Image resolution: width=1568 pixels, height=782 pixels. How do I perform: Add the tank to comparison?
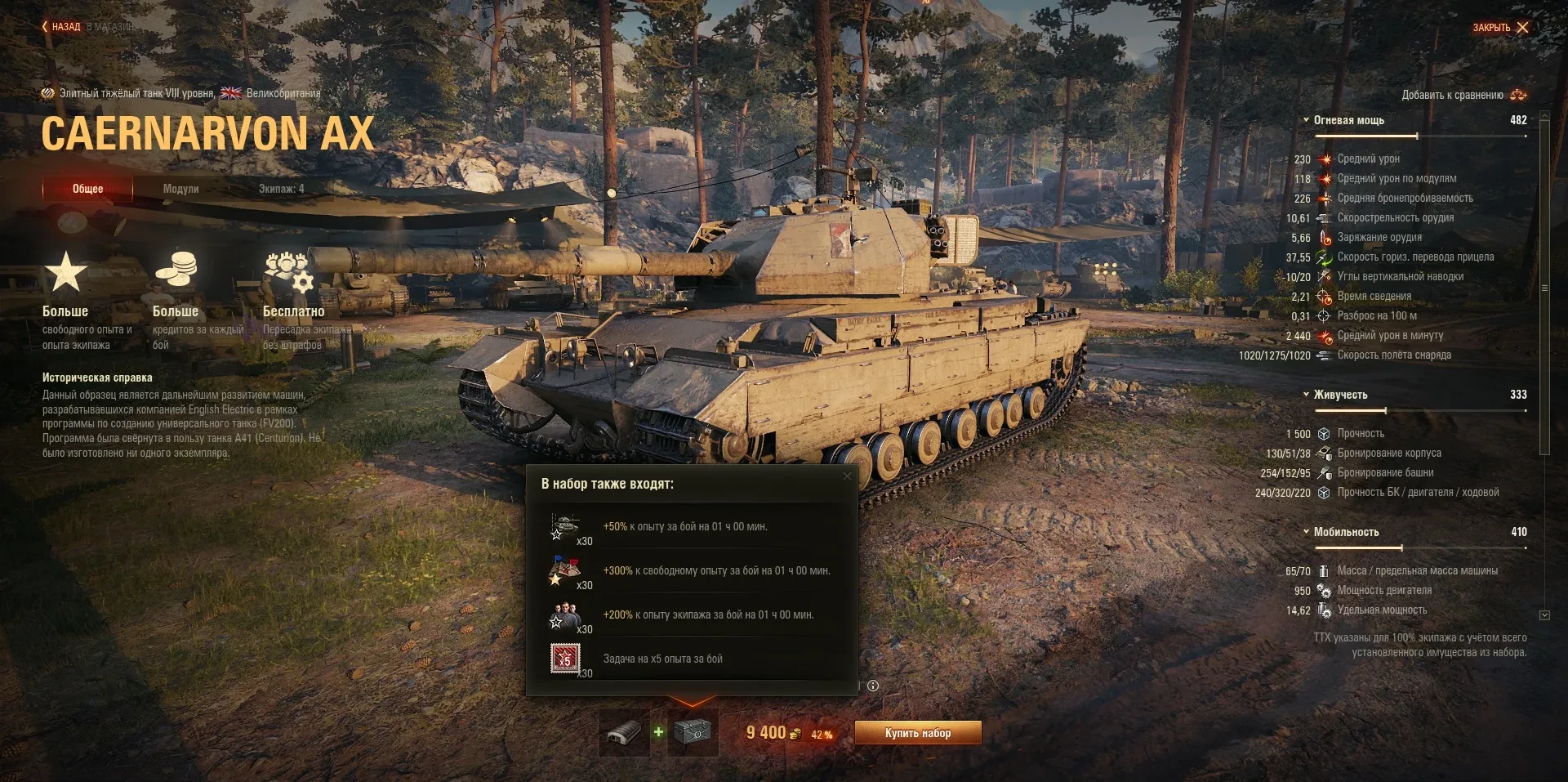[x=1463, y=95]
